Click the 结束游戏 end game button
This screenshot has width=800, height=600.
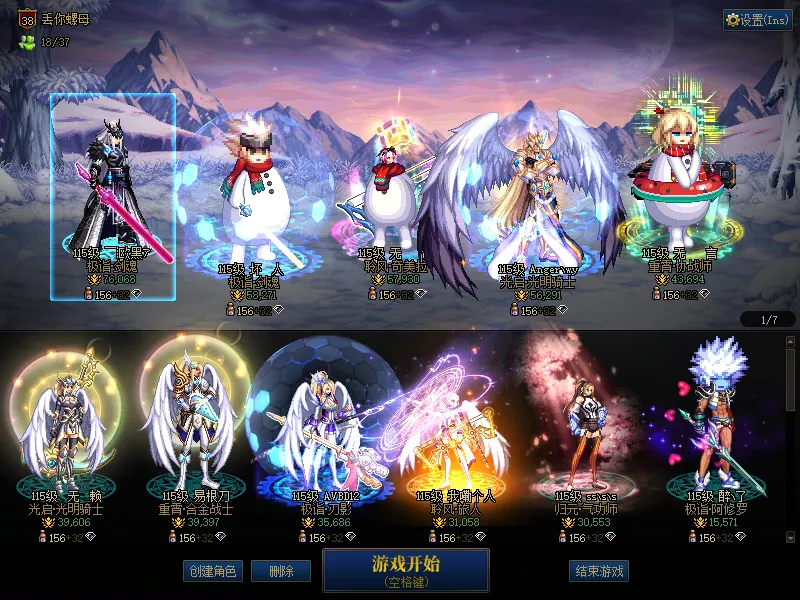point(599,571)
